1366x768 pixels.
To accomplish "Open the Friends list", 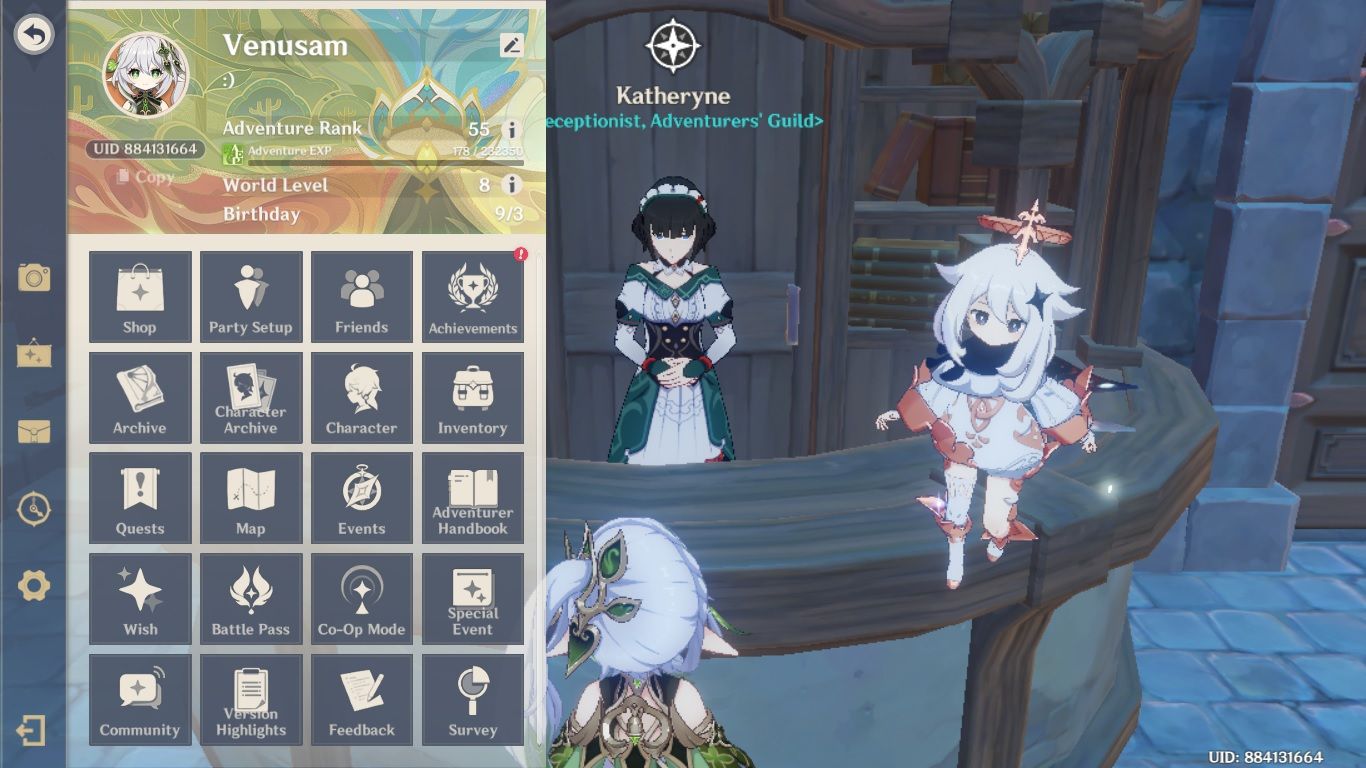I will [x=362, y=297].
